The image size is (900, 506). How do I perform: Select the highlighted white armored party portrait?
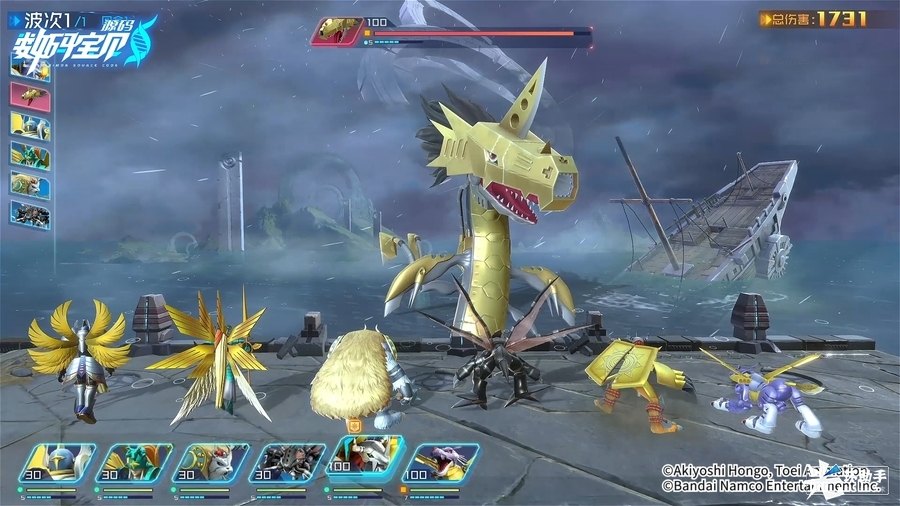[366, 458]
